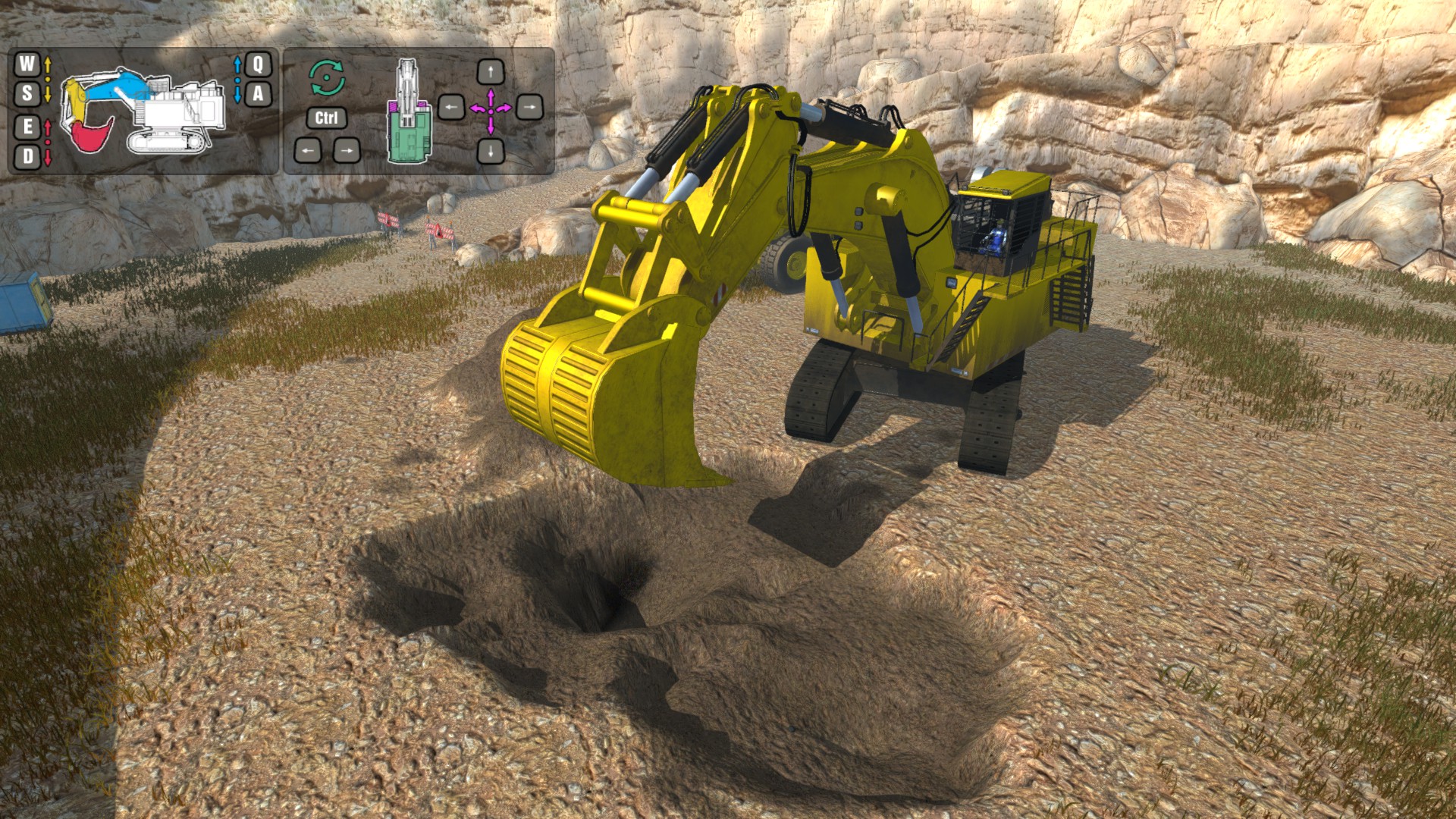Click the magenta four-way arrow indicator

(491, 110)
